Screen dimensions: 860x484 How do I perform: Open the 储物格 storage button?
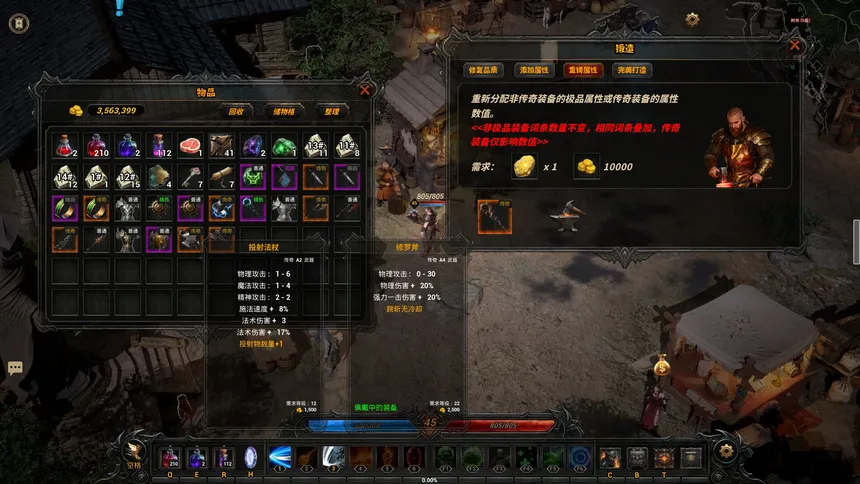click(x=284, y=111)
